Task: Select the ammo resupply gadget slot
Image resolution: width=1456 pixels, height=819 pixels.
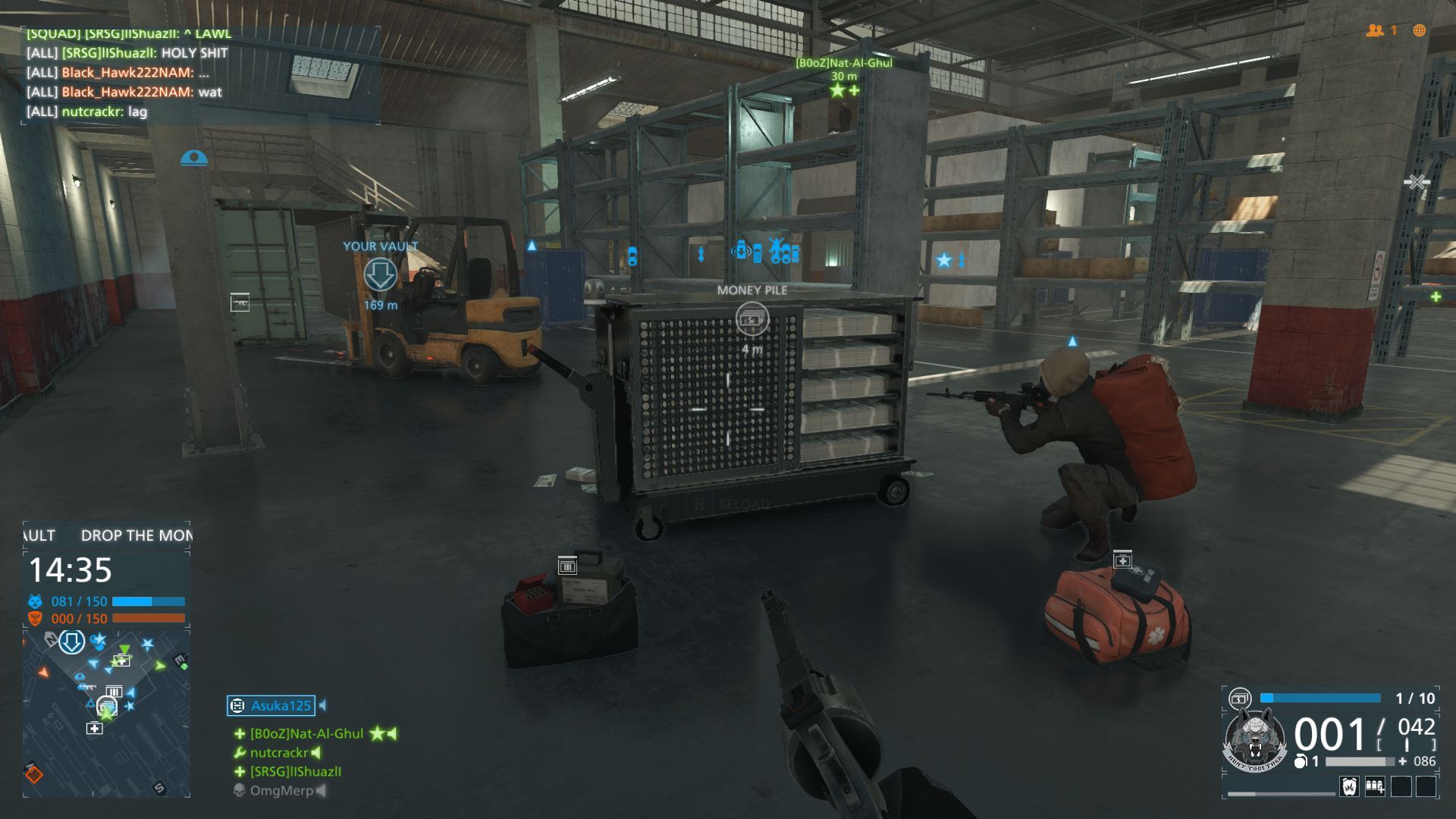Action: tap(1375, 786)
